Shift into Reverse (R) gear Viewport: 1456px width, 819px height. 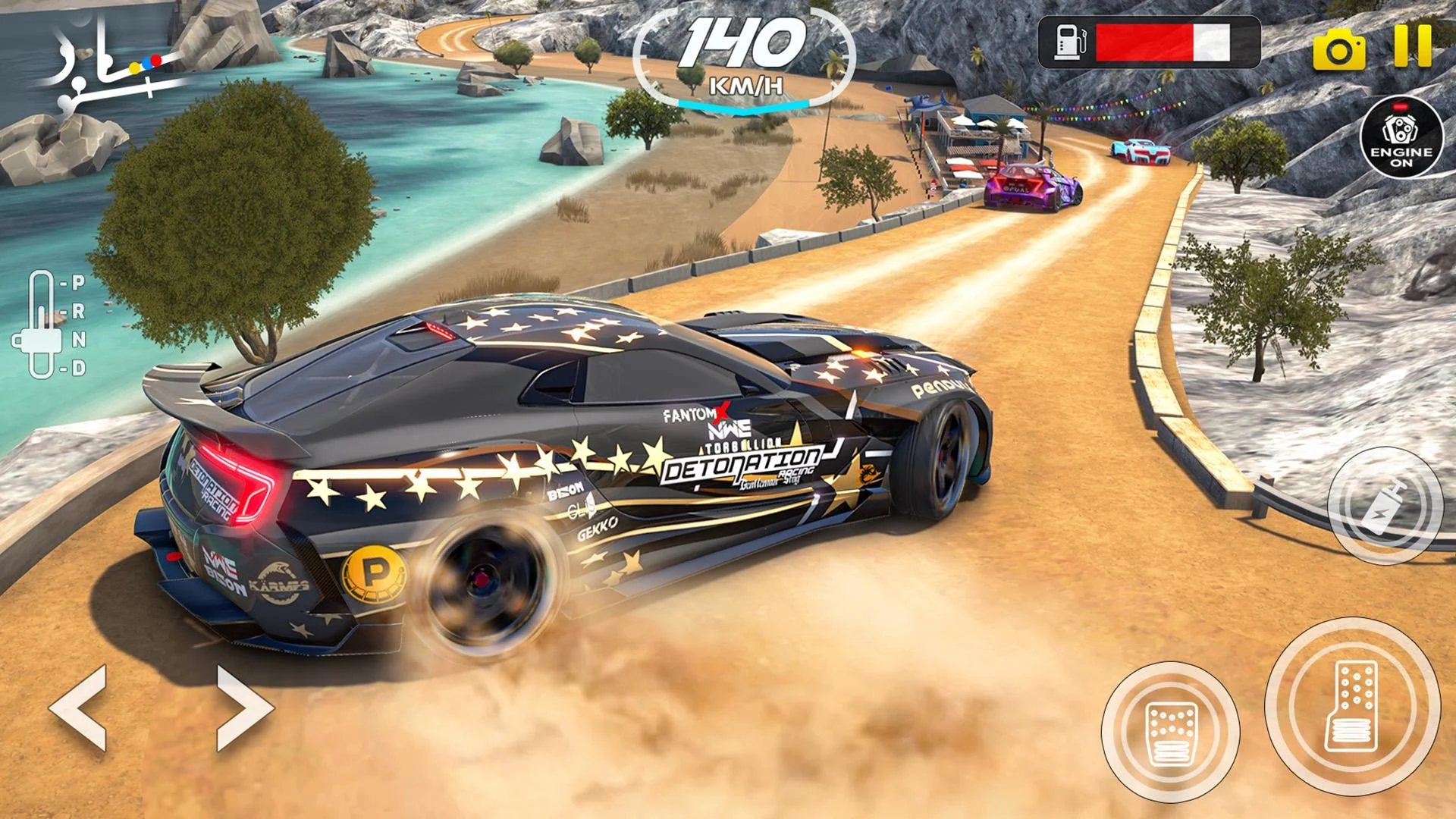(x=78, y=312)
